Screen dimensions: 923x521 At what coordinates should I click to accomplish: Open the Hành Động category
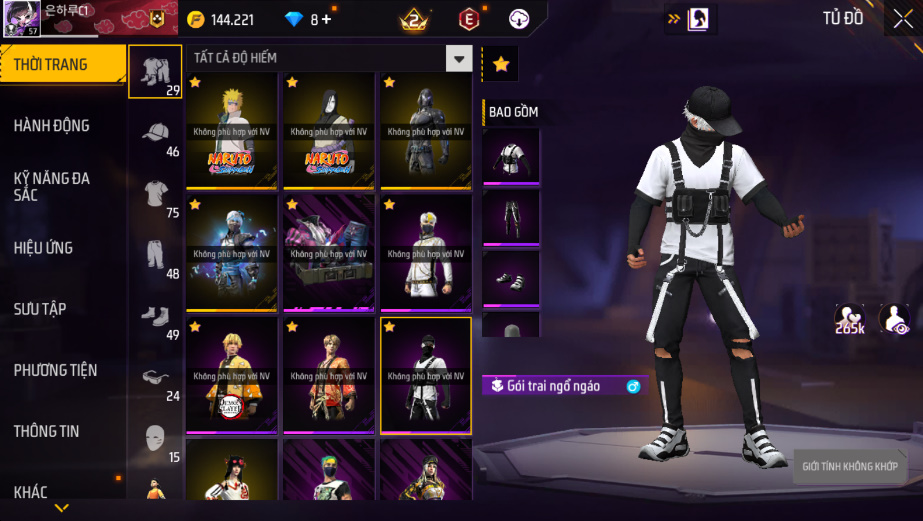tap(52, 126)
